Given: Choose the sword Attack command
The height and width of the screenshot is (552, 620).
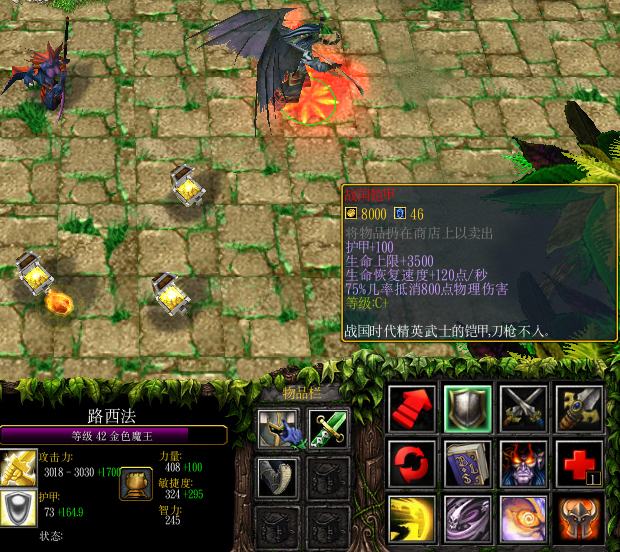Looking at the screenshot, I should point(580,410).
